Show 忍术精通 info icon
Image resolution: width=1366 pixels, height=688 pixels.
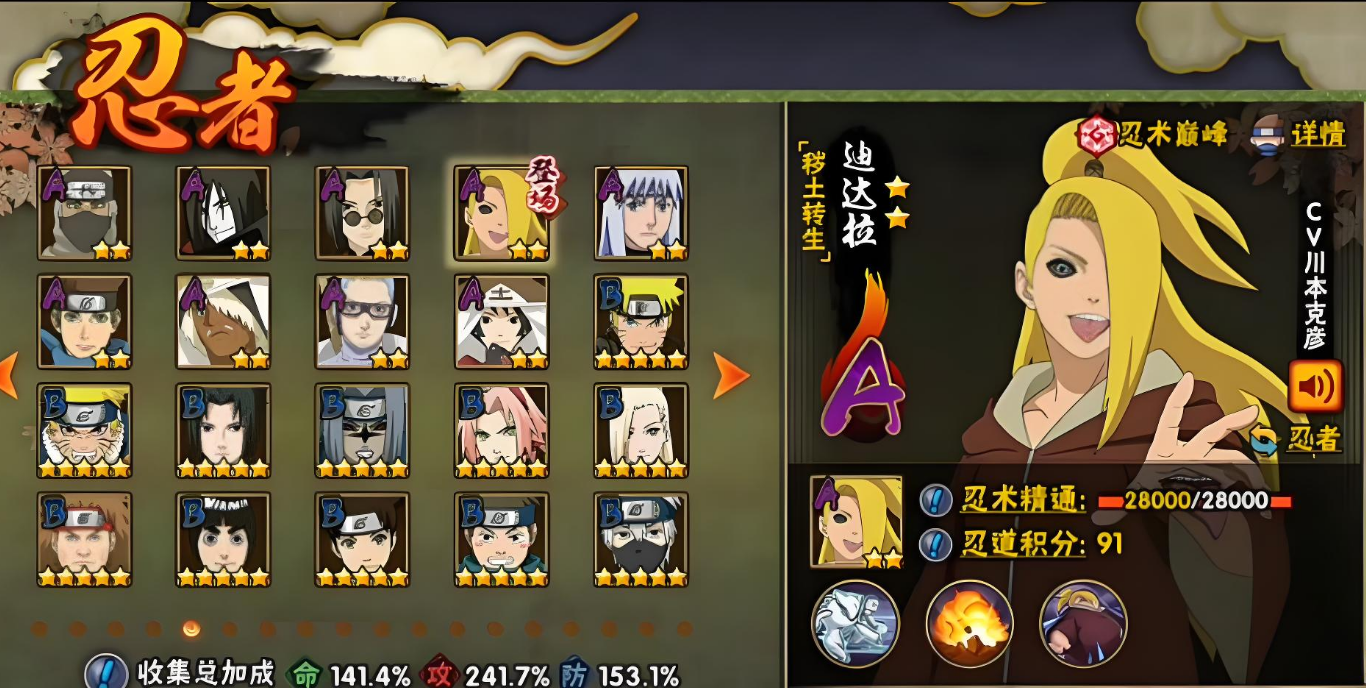click(x=935, y=499)
